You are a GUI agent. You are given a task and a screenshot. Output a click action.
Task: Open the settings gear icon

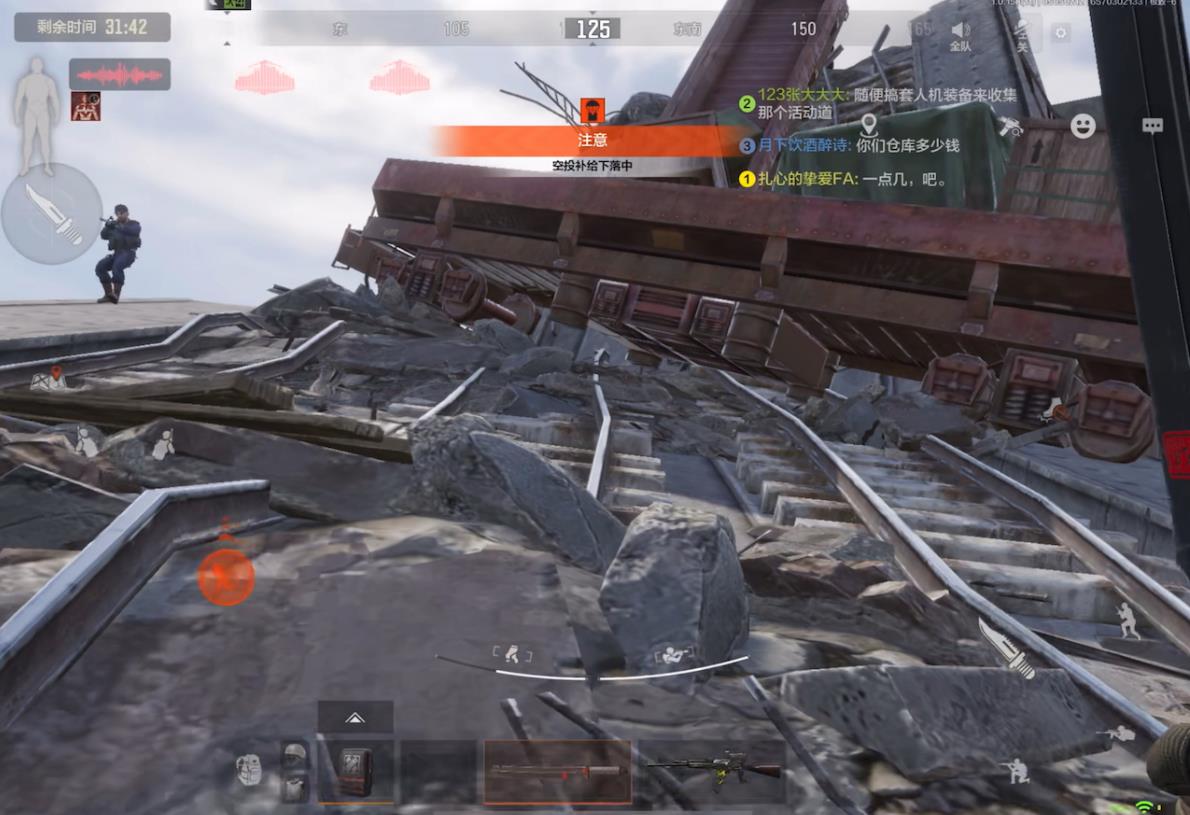coord(1061,32)
